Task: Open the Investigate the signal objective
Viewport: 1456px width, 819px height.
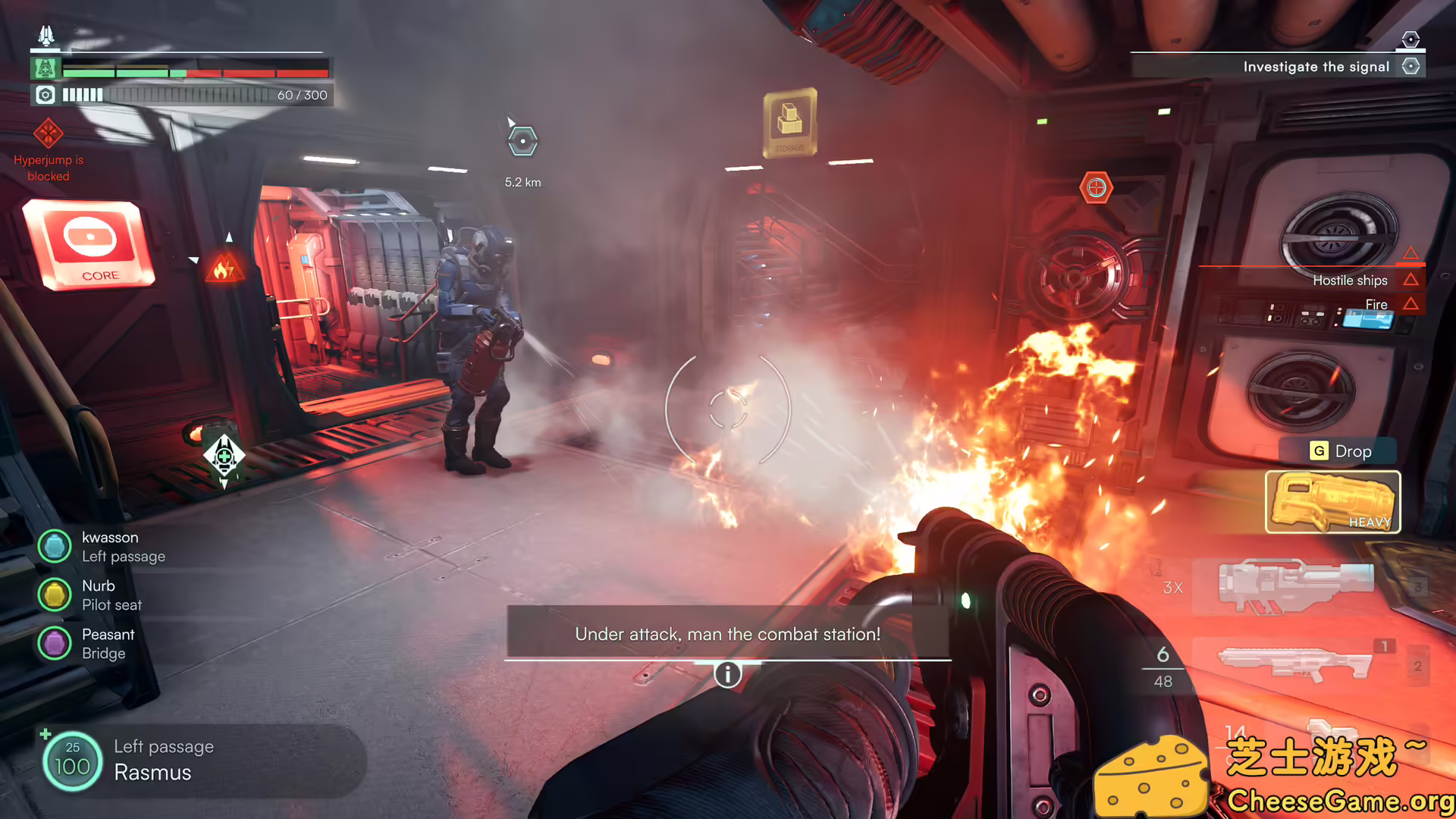Action: point(1317,66)
